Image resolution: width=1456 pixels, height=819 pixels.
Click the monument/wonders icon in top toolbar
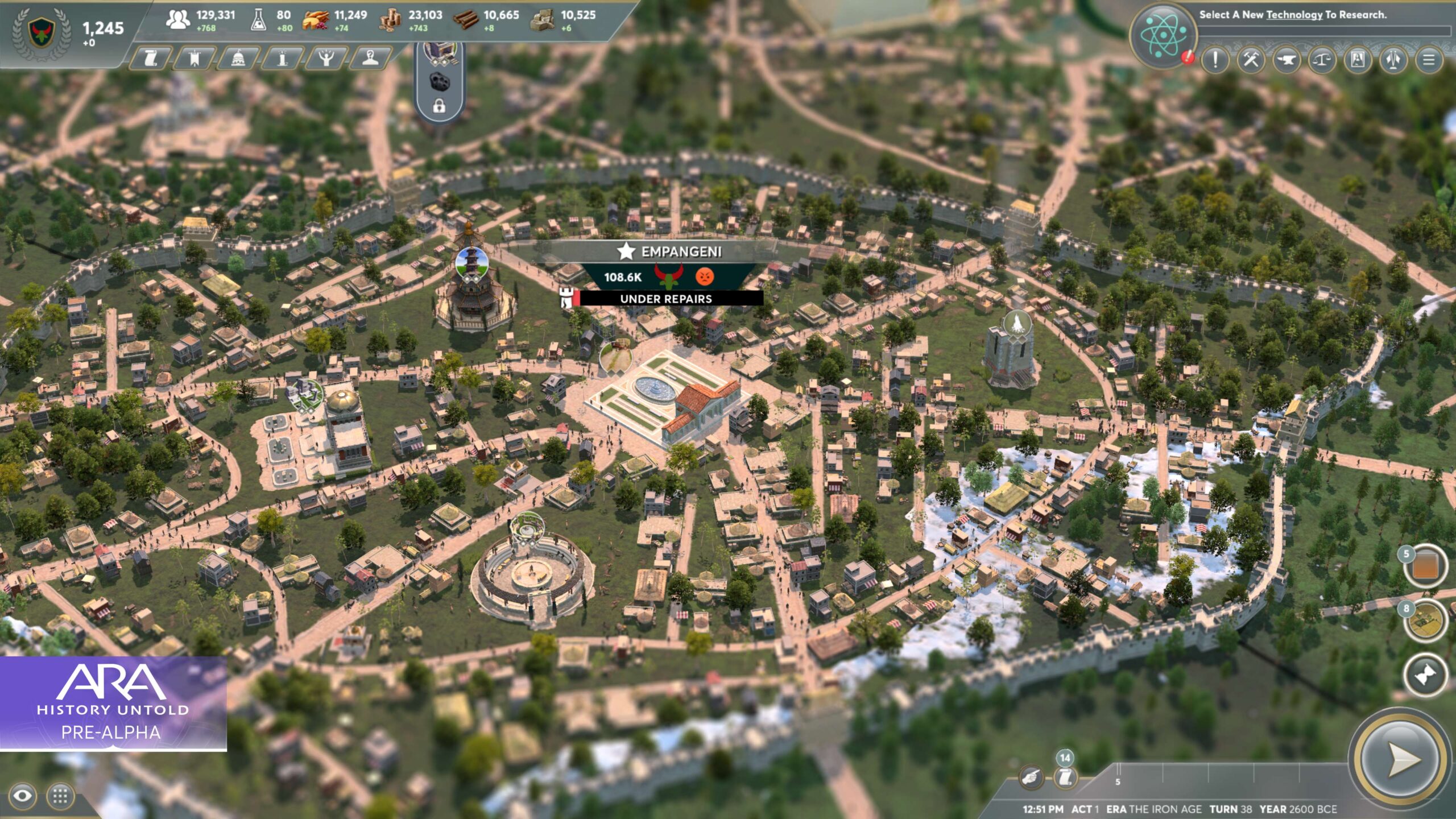point(281,59)
